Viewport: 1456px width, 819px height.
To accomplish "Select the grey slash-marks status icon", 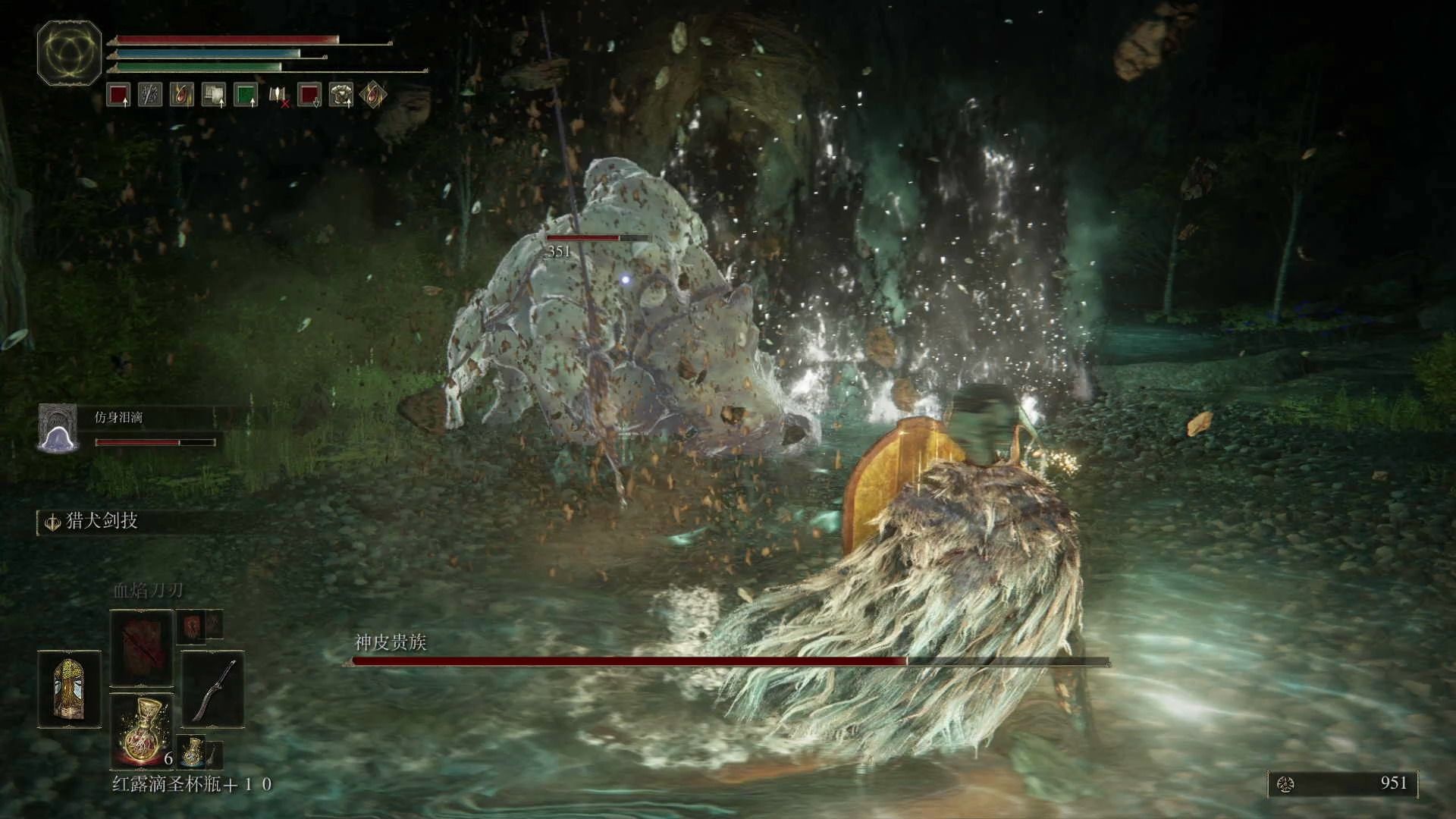I will click(150, 96).
